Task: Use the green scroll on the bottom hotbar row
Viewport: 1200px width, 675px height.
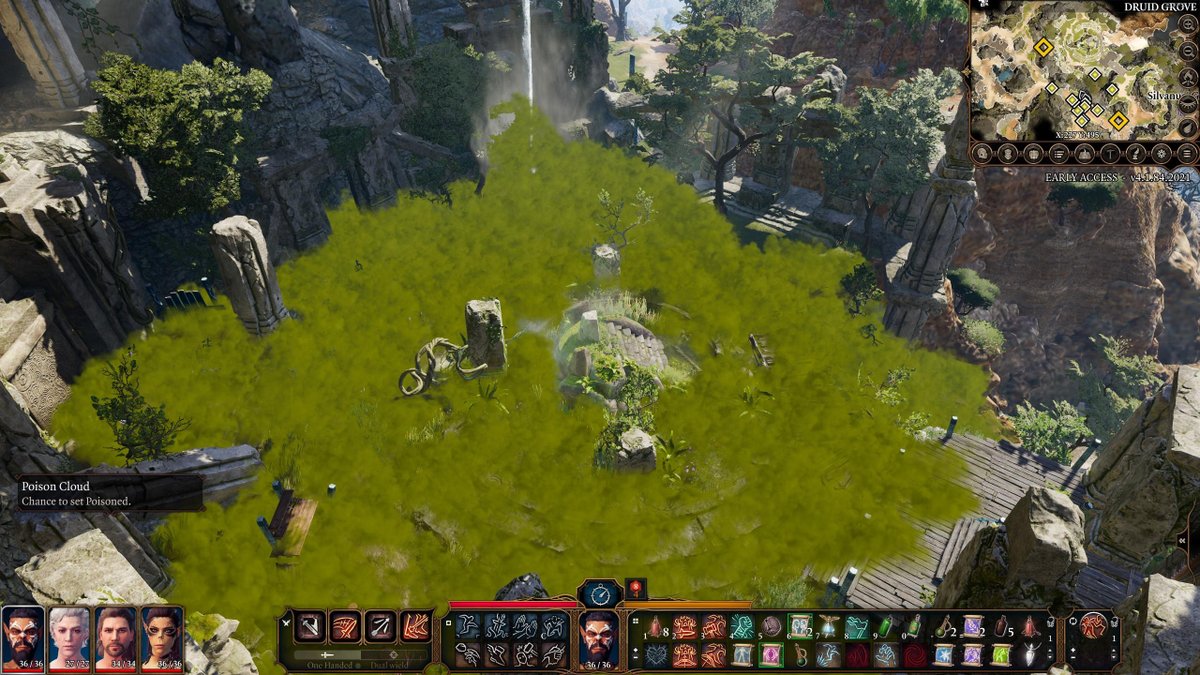Action: pyautogui.click(x=1001, y=655)
